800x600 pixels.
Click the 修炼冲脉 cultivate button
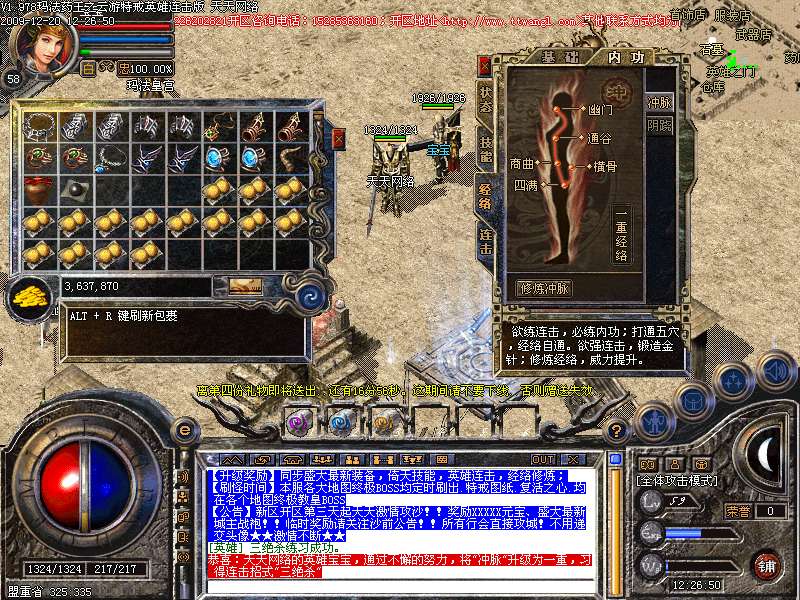pyautogui.click(x=545, y=288)
